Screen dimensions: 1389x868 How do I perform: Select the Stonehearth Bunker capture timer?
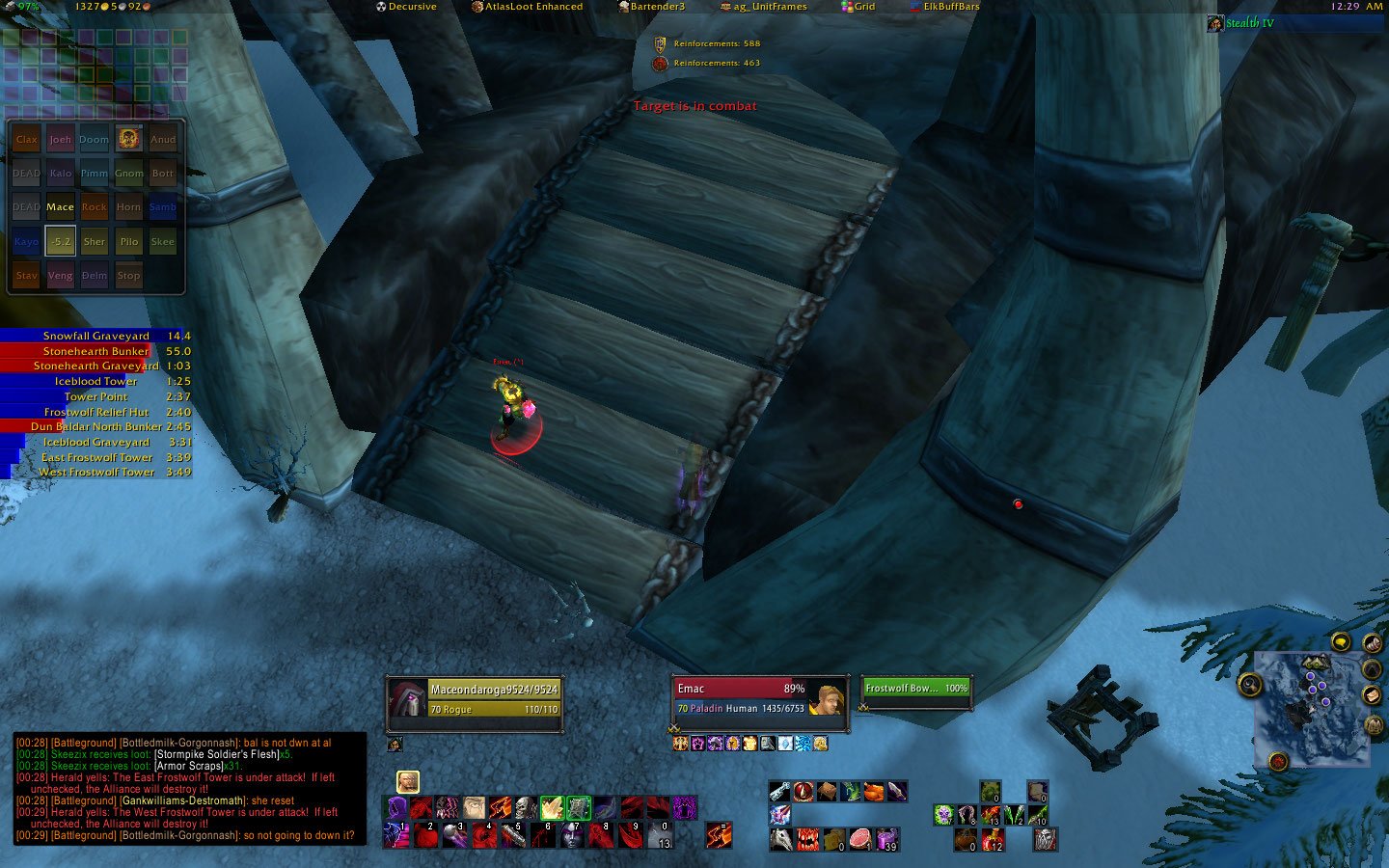pyautogui.click(x=96, y=351)
